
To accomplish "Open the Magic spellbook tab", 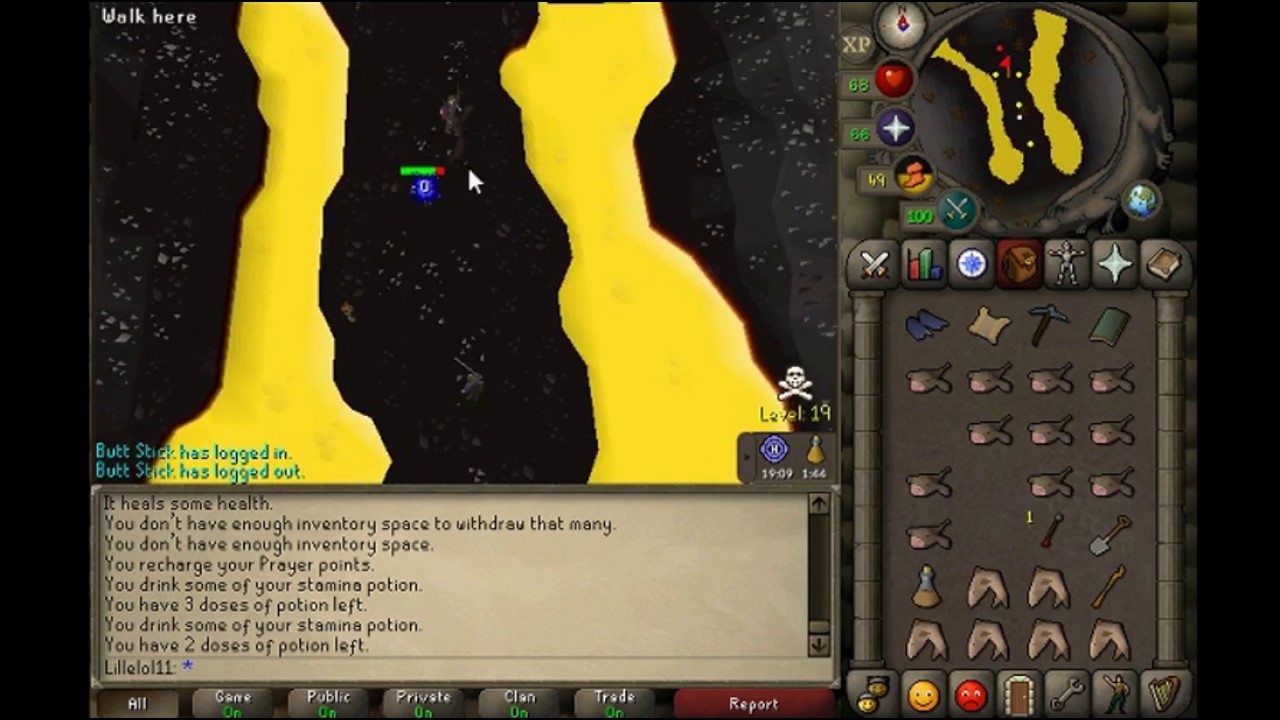I will 1163,264.
